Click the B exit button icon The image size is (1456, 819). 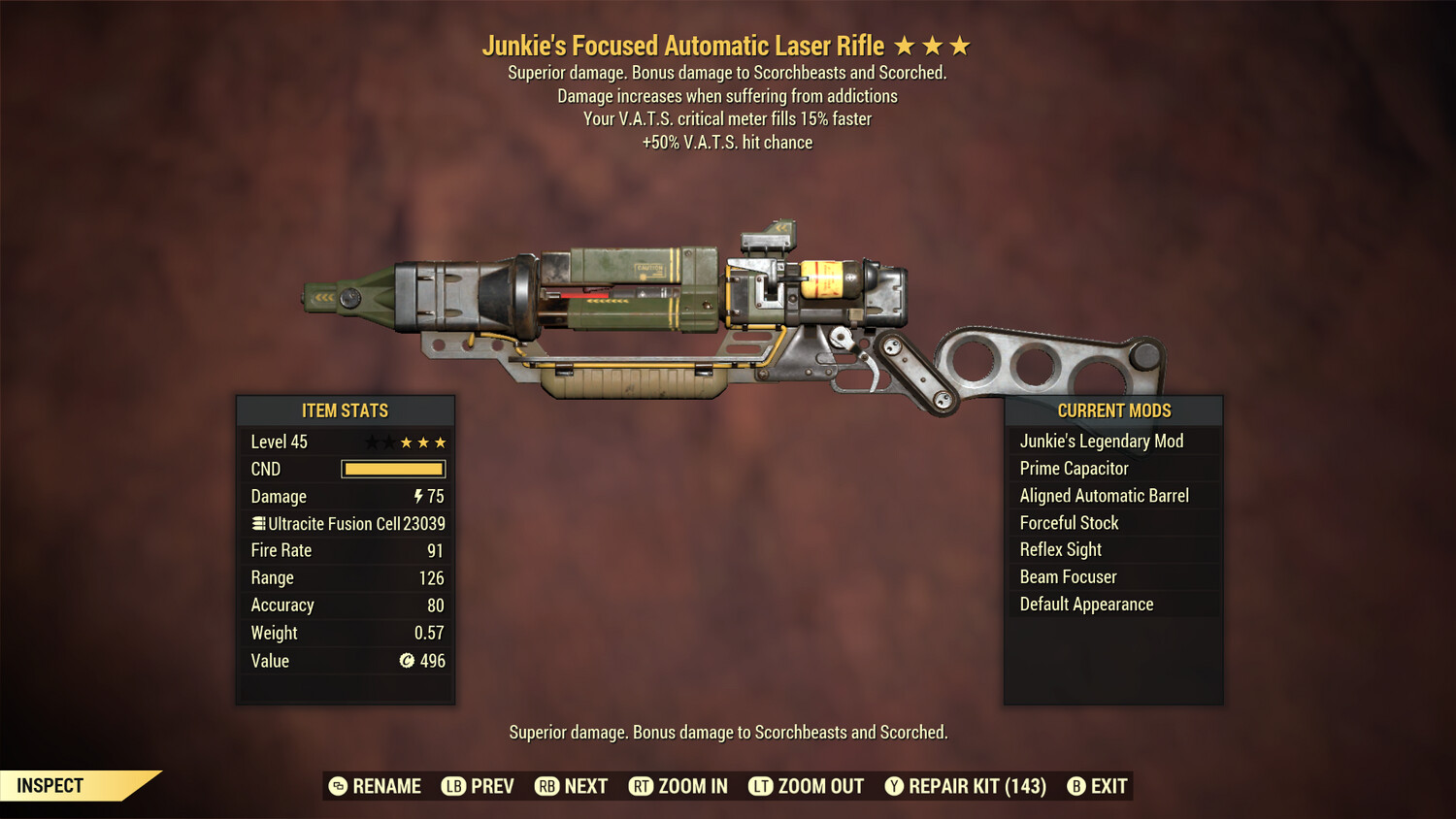tap(1076, 786)
